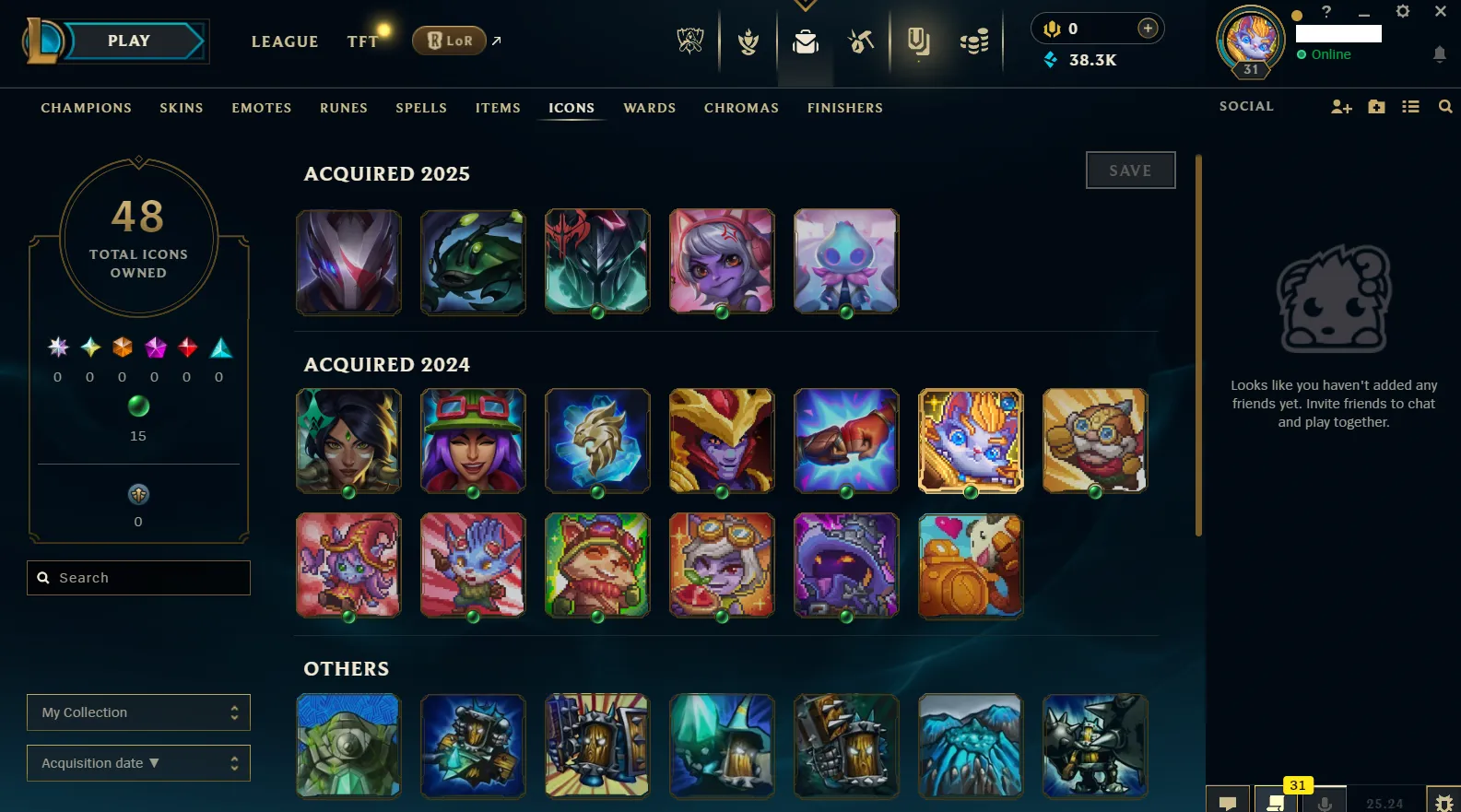Open the Esports section via trophy icon
The height and width of the screenshot is (812, 1461).
(x=689, y=41)
